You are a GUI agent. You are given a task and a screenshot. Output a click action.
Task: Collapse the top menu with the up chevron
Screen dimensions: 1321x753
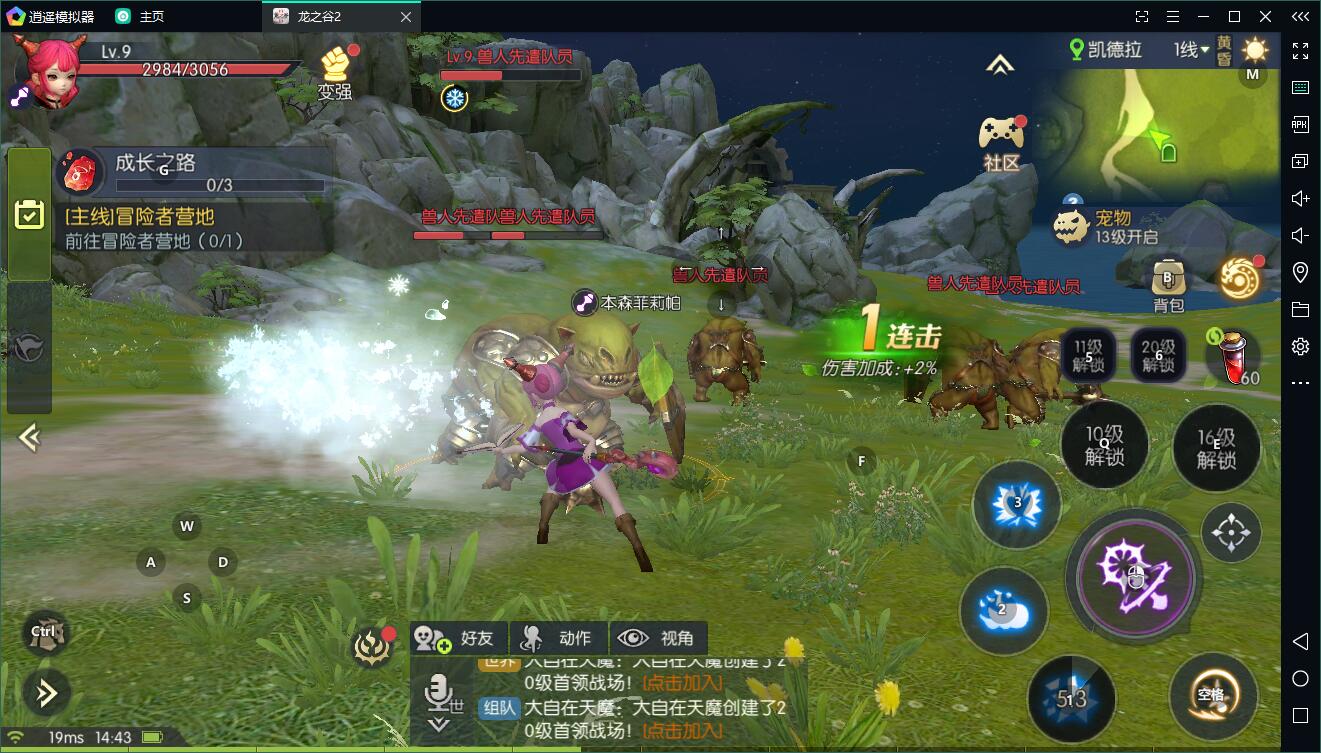[x=999, y=65]
